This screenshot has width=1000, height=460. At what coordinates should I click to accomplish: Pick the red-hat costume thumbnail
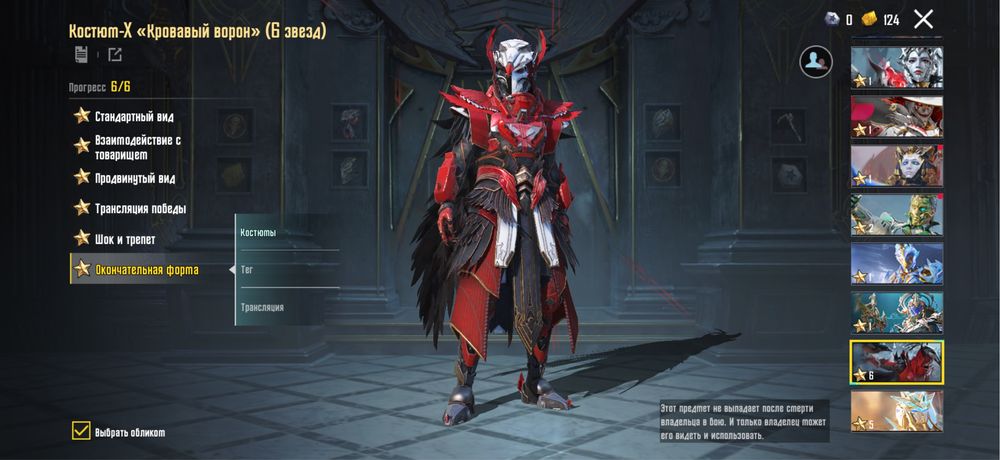click(x=896, y=116)
